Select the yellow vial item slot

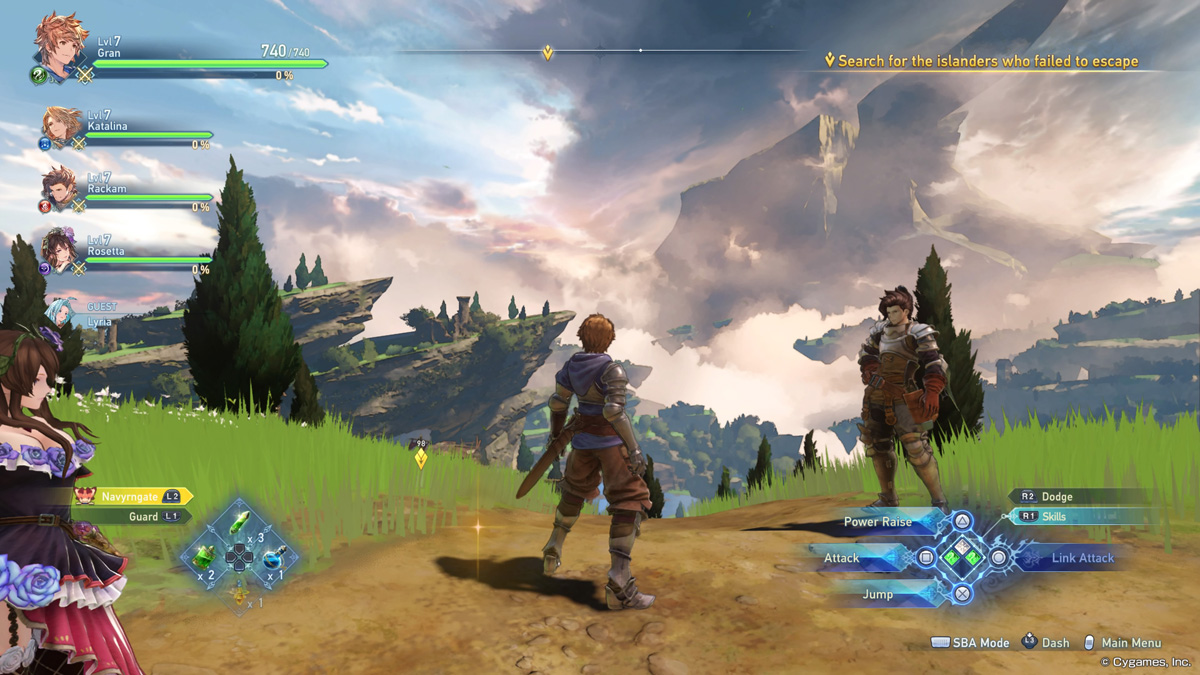click(x=240, y=593)
